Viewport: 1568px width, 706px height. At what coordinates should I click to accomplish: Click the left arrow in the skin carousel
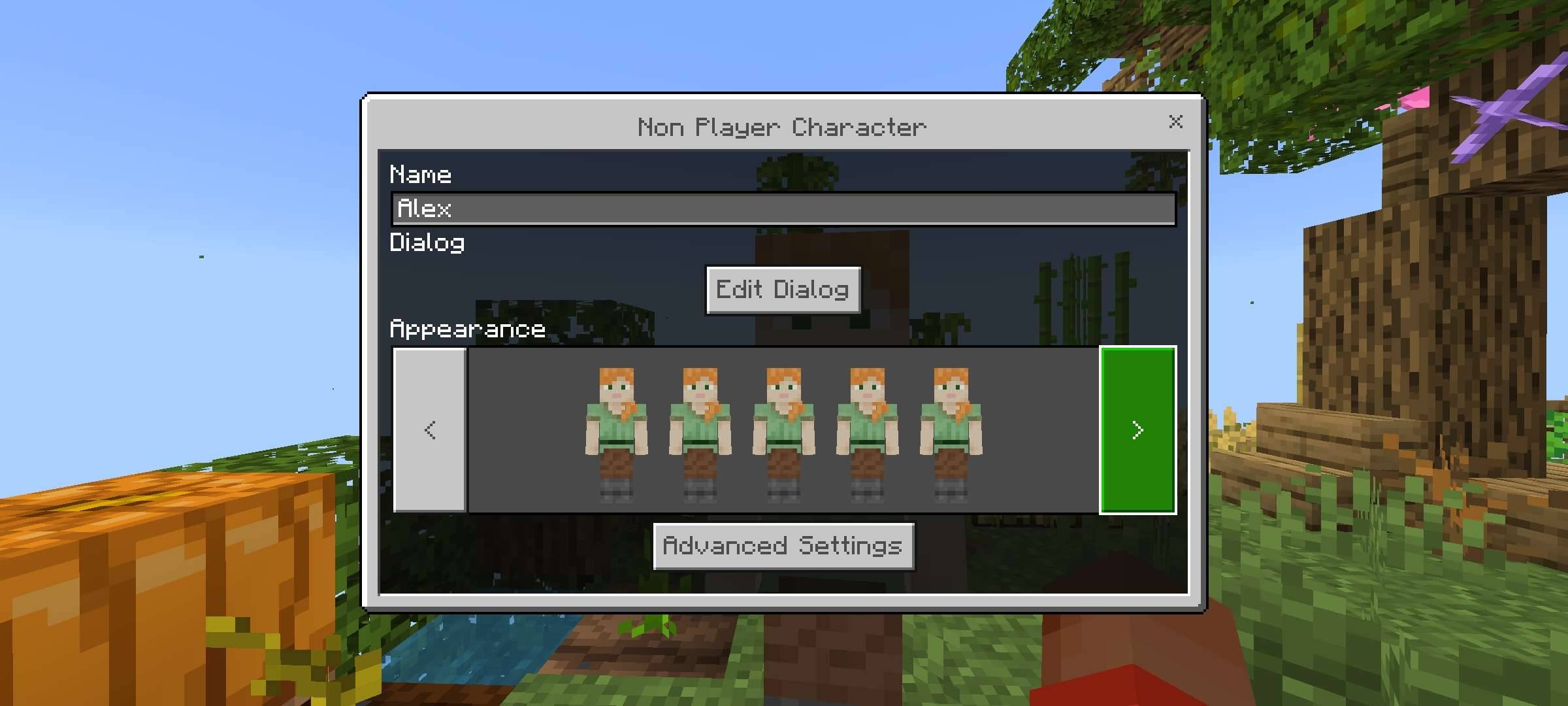pos(430,430)
